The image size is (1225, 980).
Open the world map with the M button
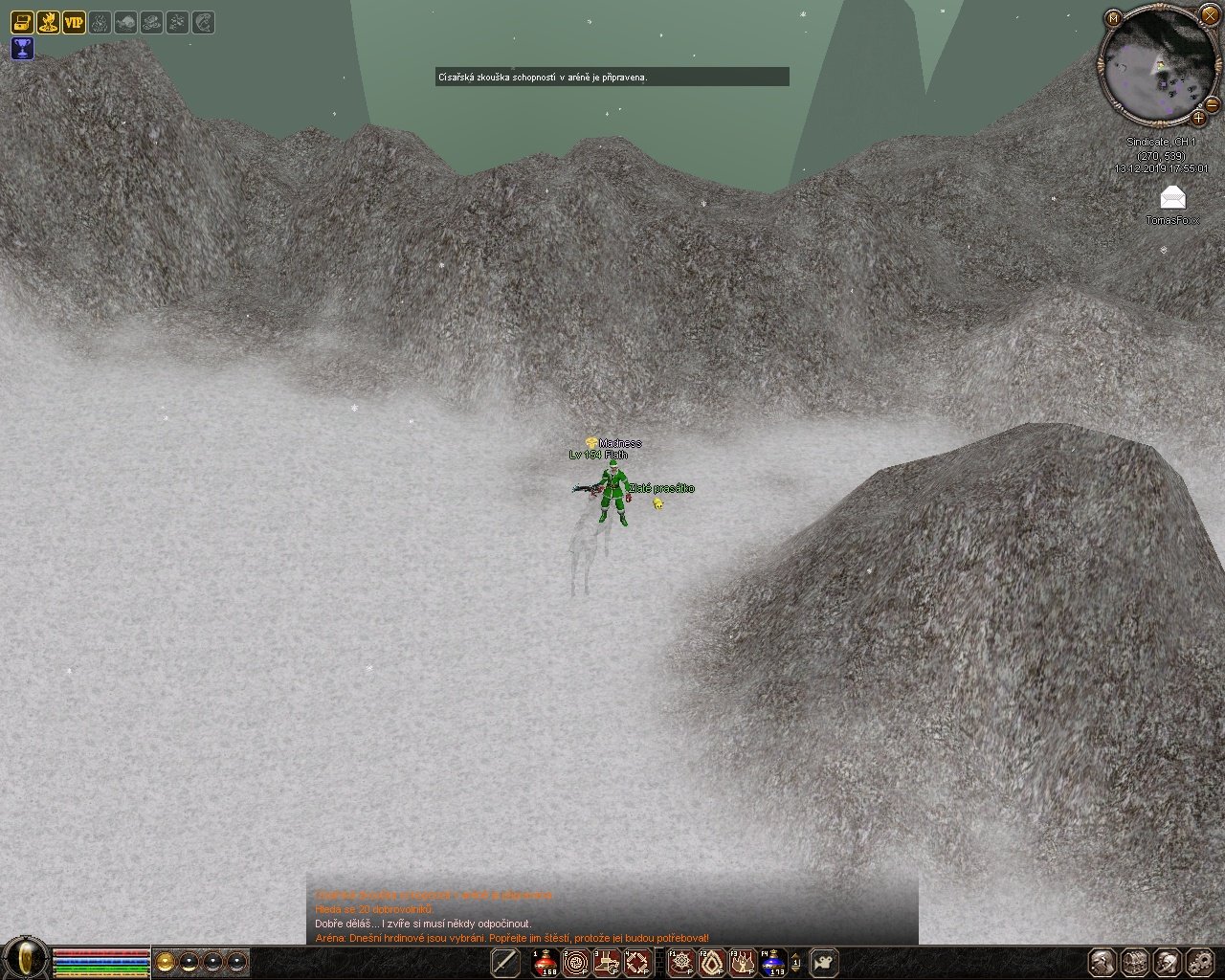(x=1113, y=18)
